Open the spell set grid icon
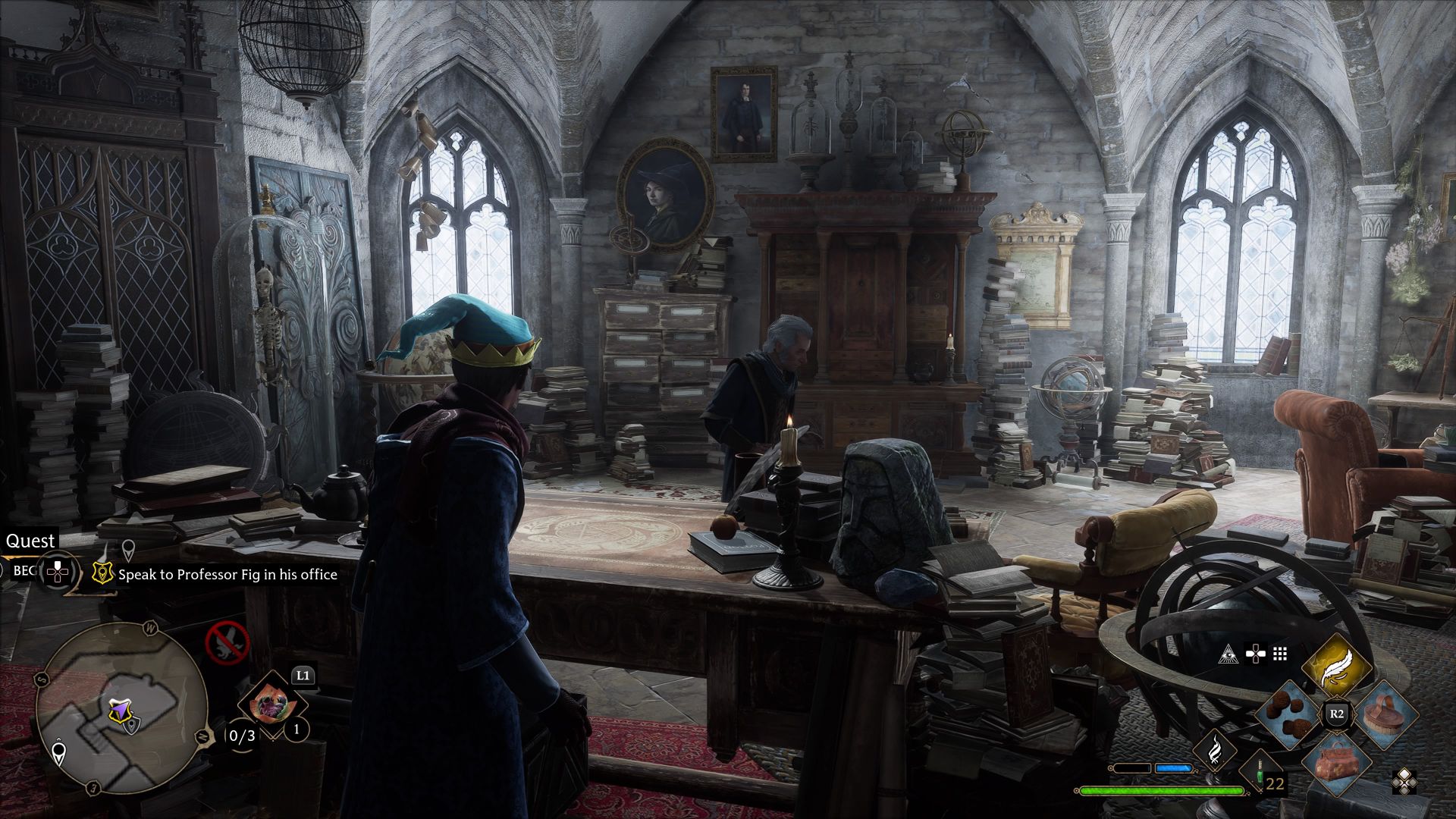The image size is (1456, 819). coord(1279,655)
